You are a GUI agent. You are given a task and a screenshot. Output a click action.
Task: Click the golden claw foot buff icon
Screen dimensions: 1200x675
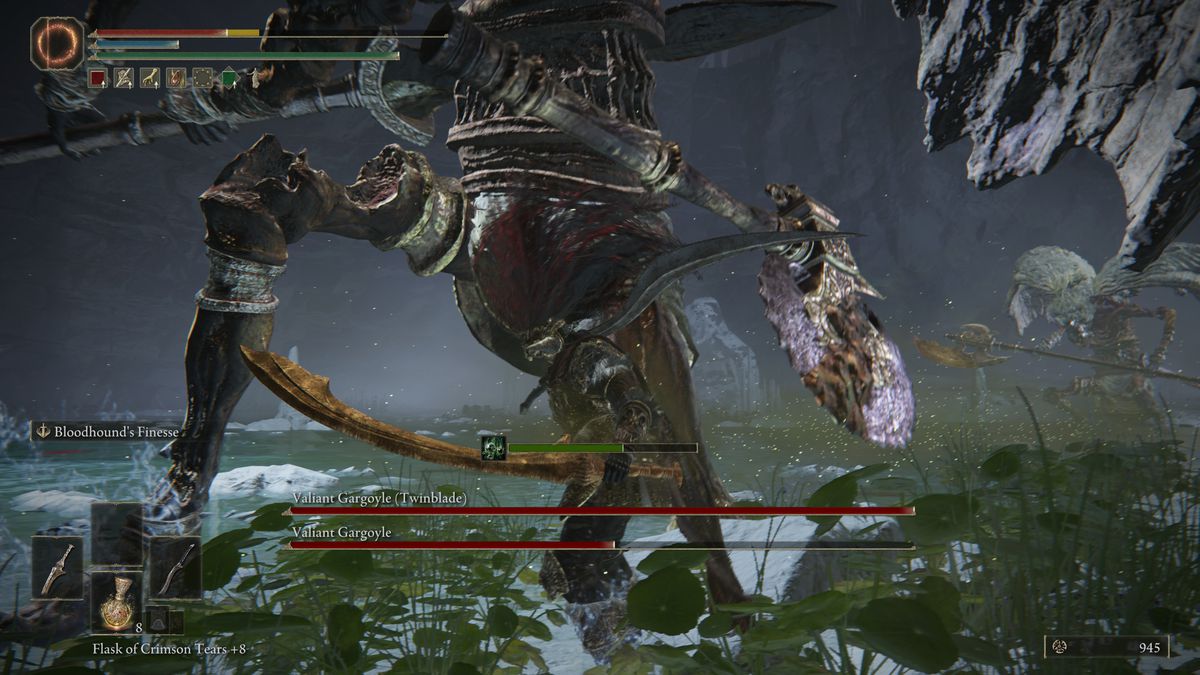(150, 78)
